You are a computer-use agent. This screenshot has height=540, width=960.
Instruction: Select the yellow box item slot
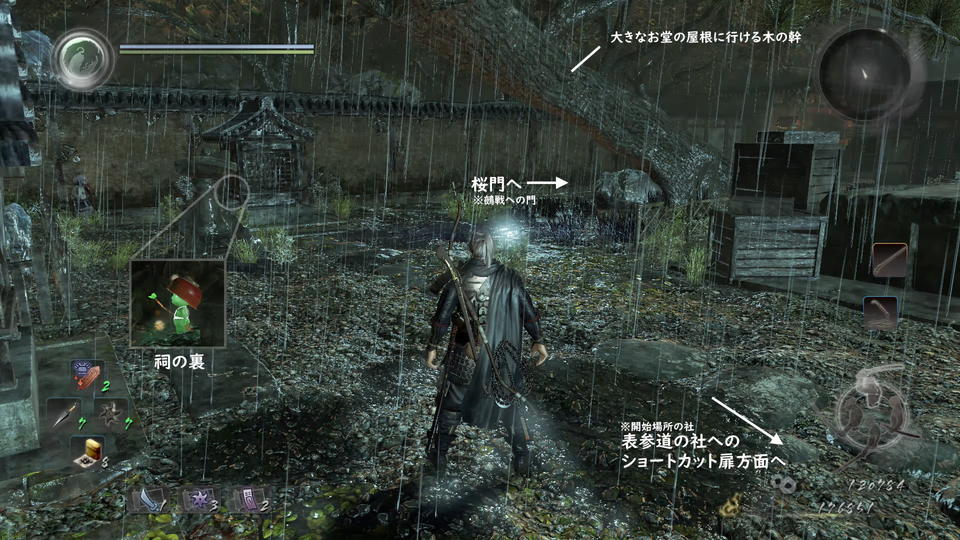[87, 451]
